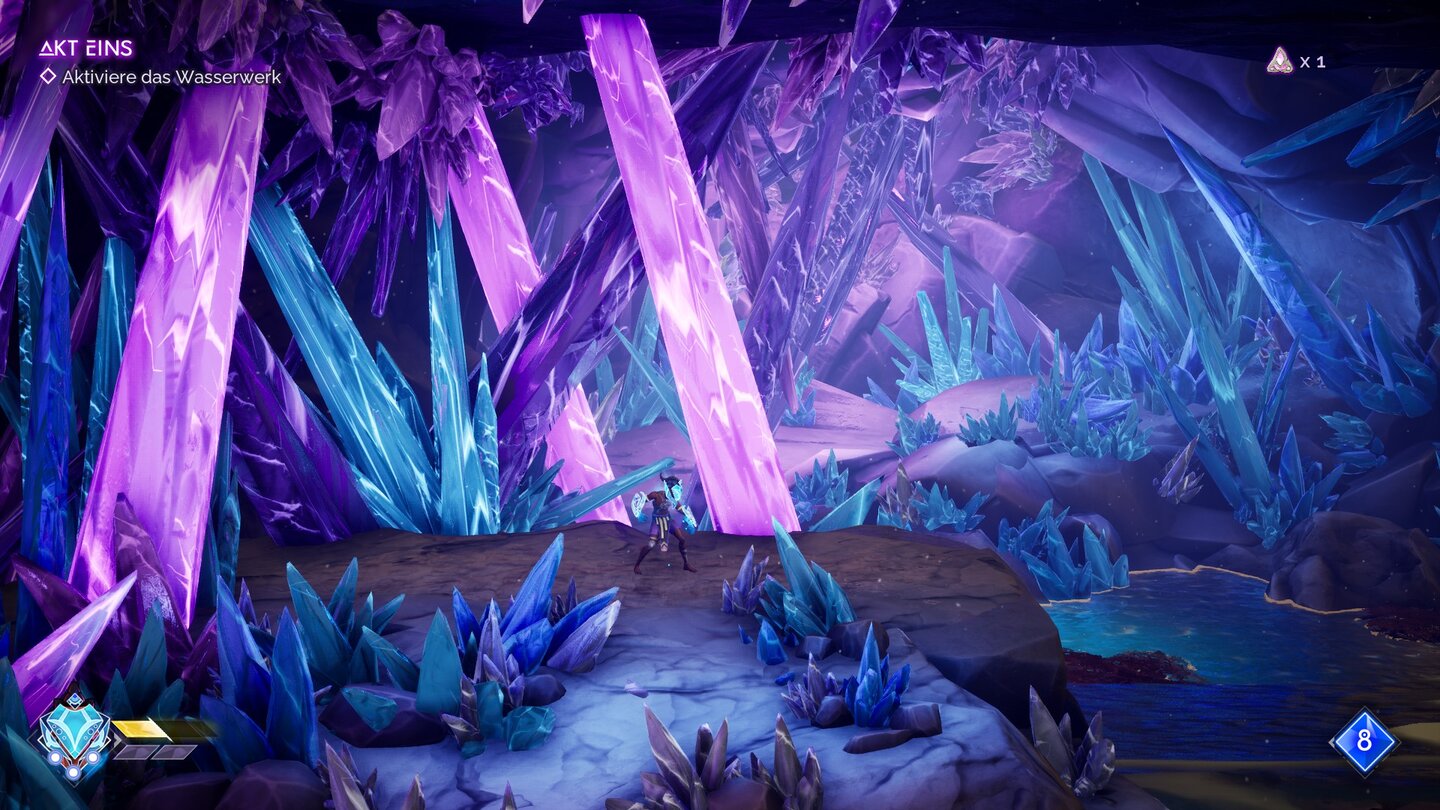Click the bottom orb below the crest
This screenshot has height=810, width=1440.
[x=73, y=773]
